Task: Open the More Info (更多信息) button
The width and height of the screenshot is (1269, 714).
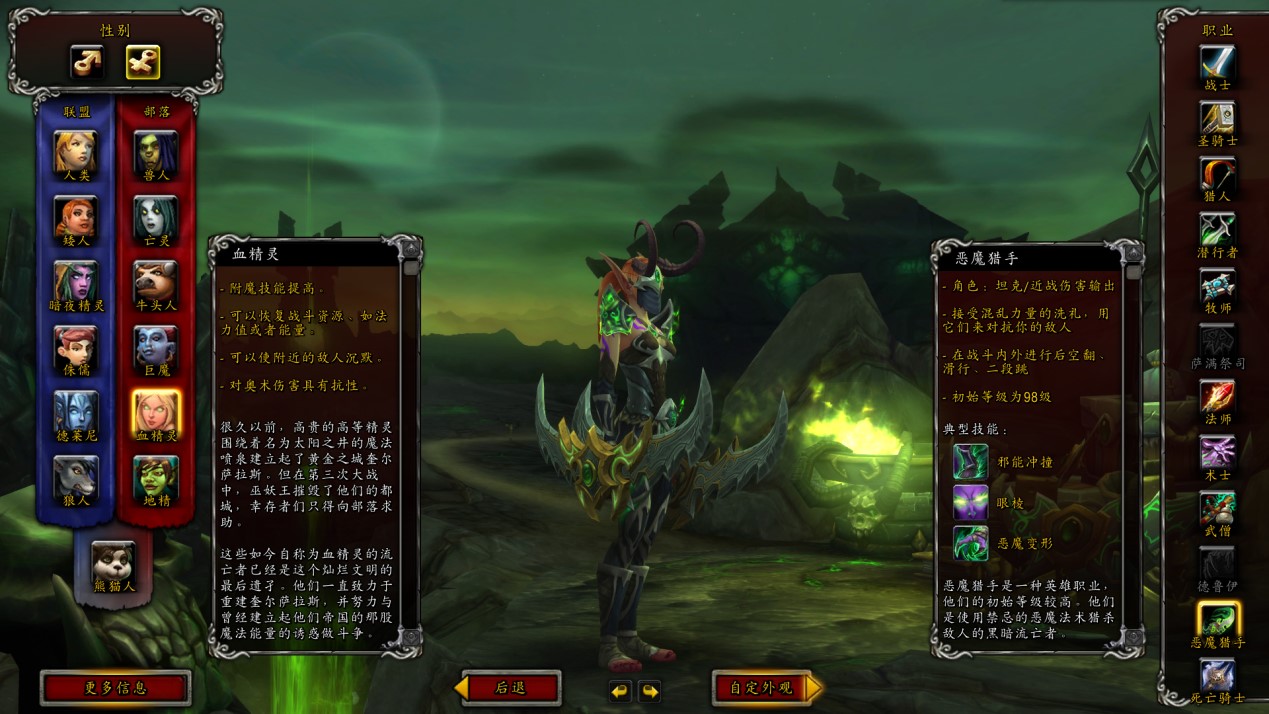Action: 115,688
